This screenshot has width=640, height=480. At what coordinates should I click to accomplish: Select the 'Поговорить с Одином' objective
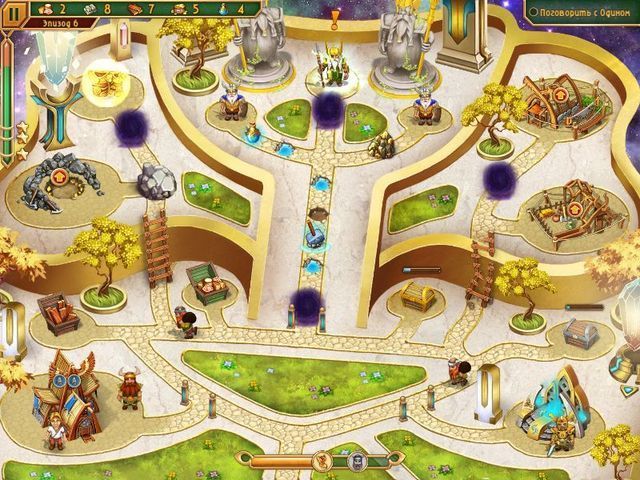point(581,12)
